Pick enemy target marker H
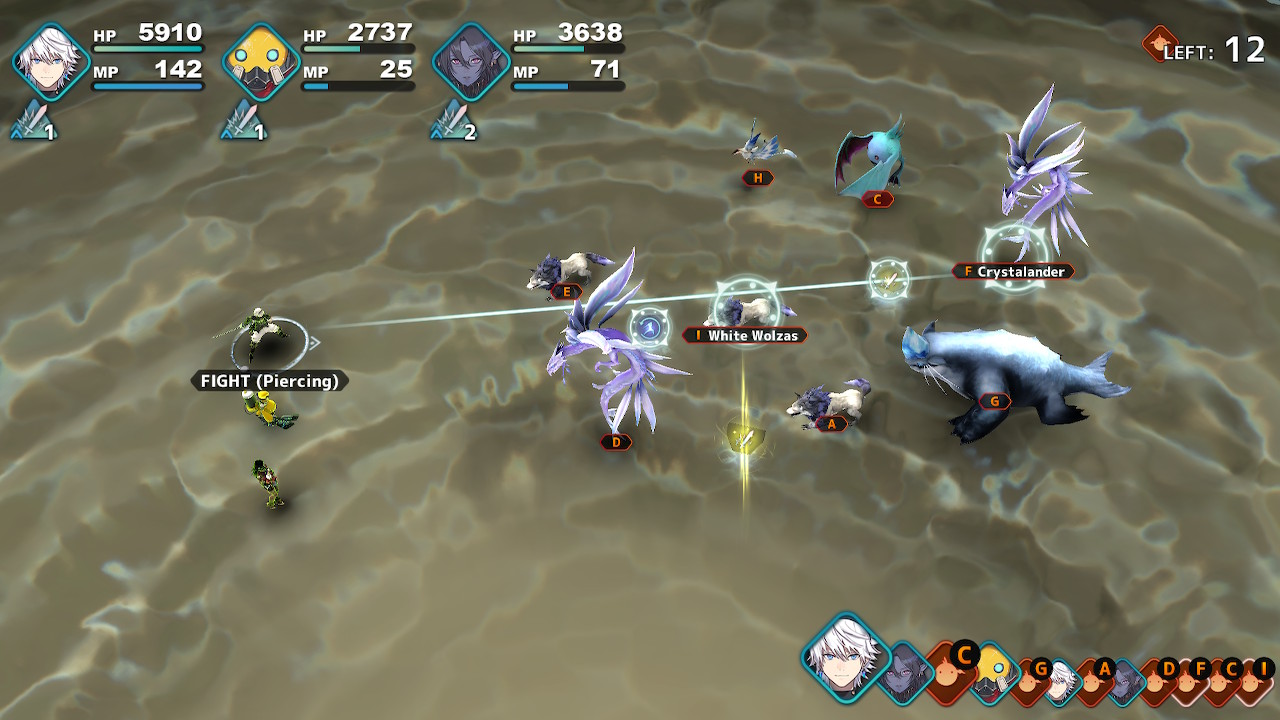Screen dimensions: 1280x720 coord(758,178)
